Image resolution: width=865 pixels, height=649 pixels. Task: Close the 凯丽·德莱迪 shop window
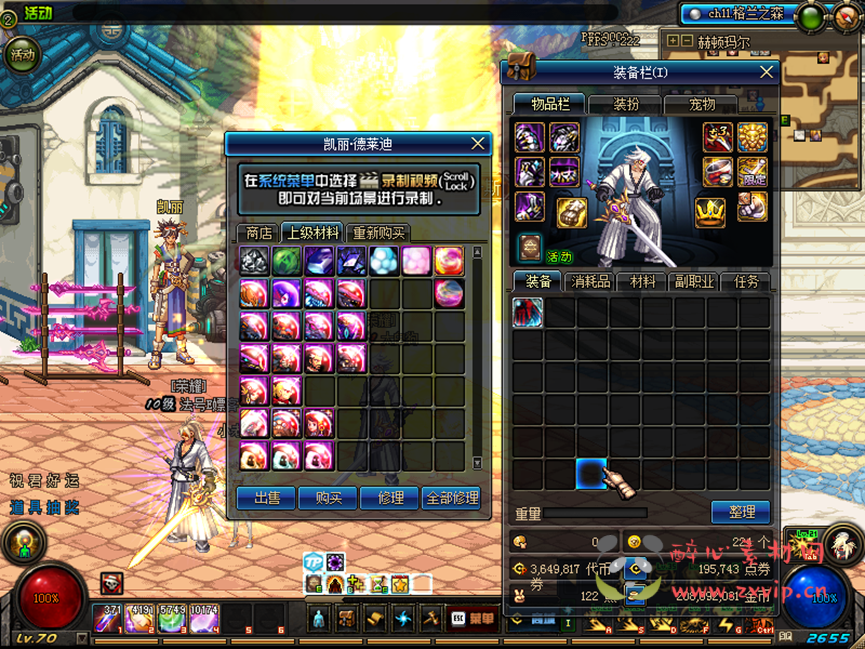(x=477, y=144)
